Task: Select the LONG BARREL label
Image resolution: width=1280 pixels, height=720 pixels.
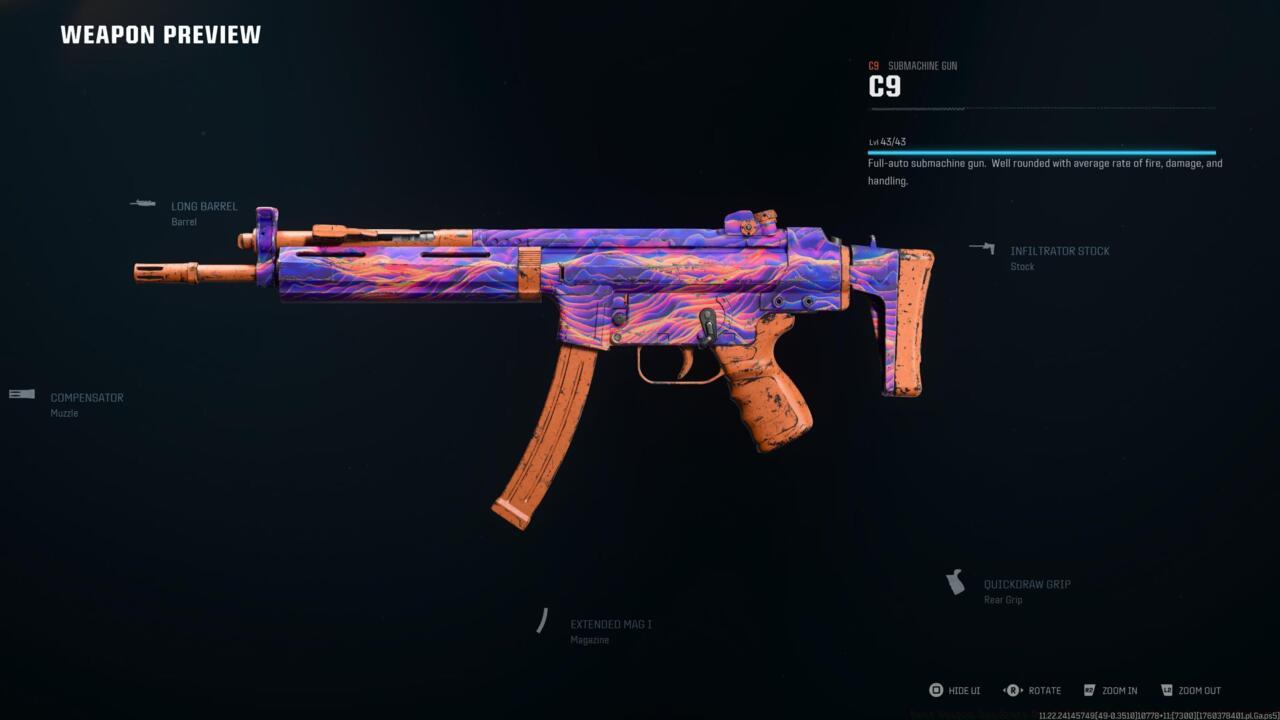Action: pos(204,206)
